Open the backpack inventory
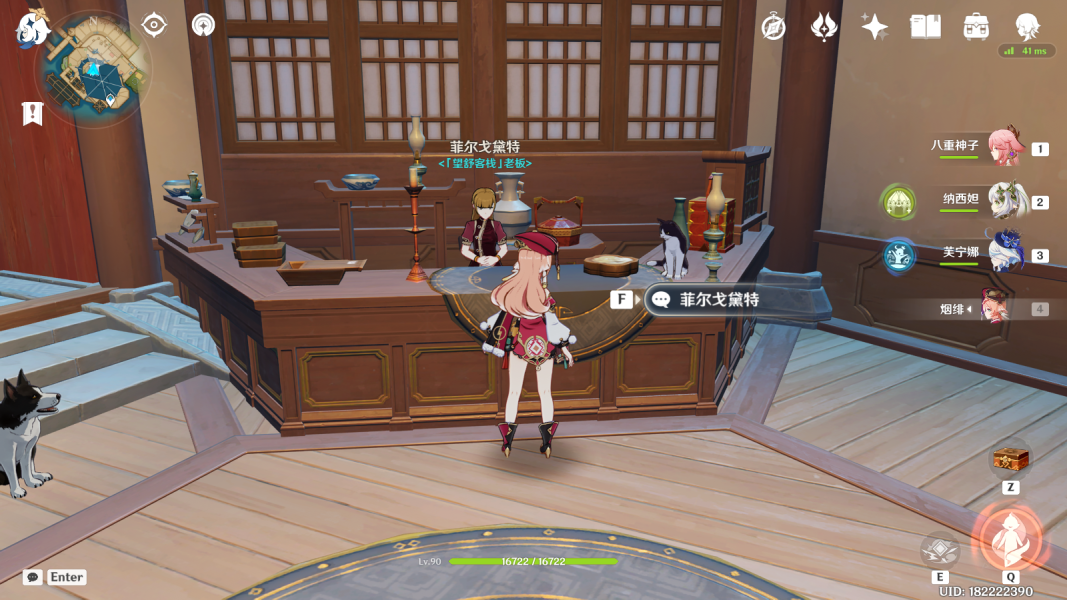 [x=977, y=27]
